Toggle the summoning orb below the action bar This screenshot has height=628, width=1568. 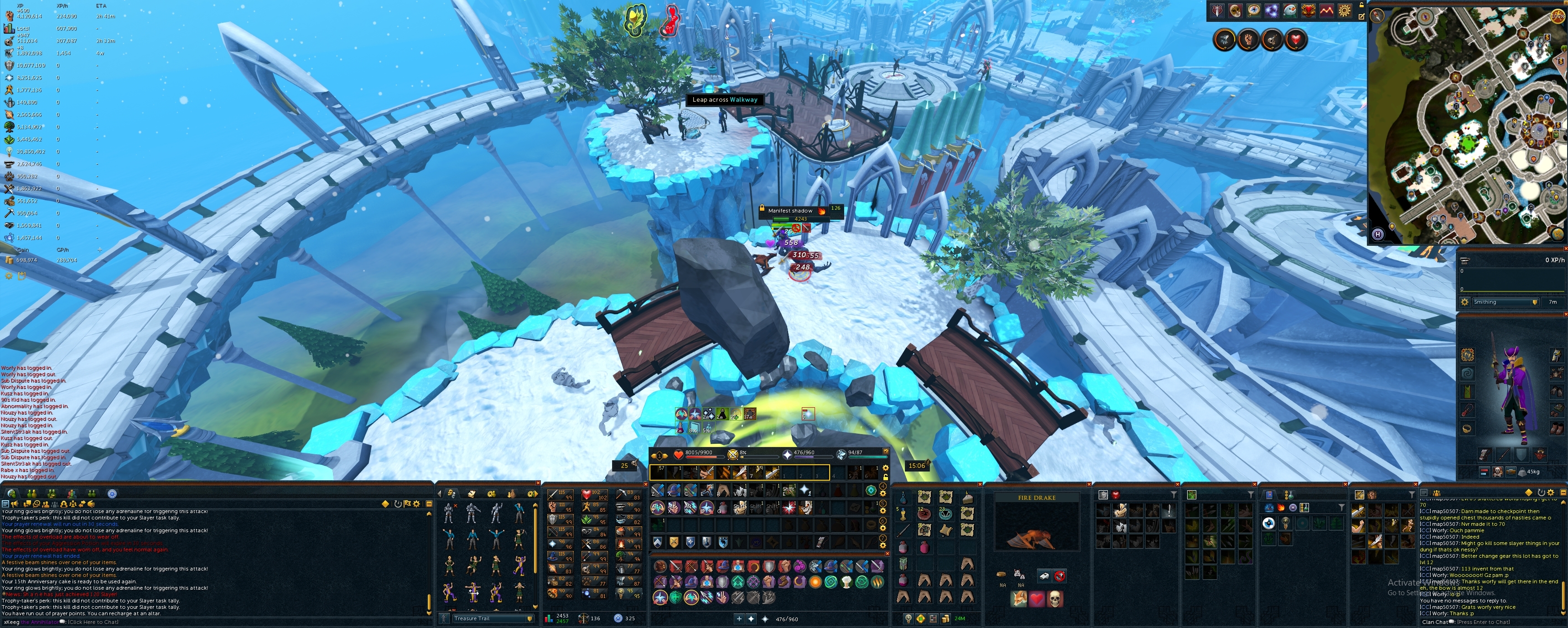pos(843,456)
